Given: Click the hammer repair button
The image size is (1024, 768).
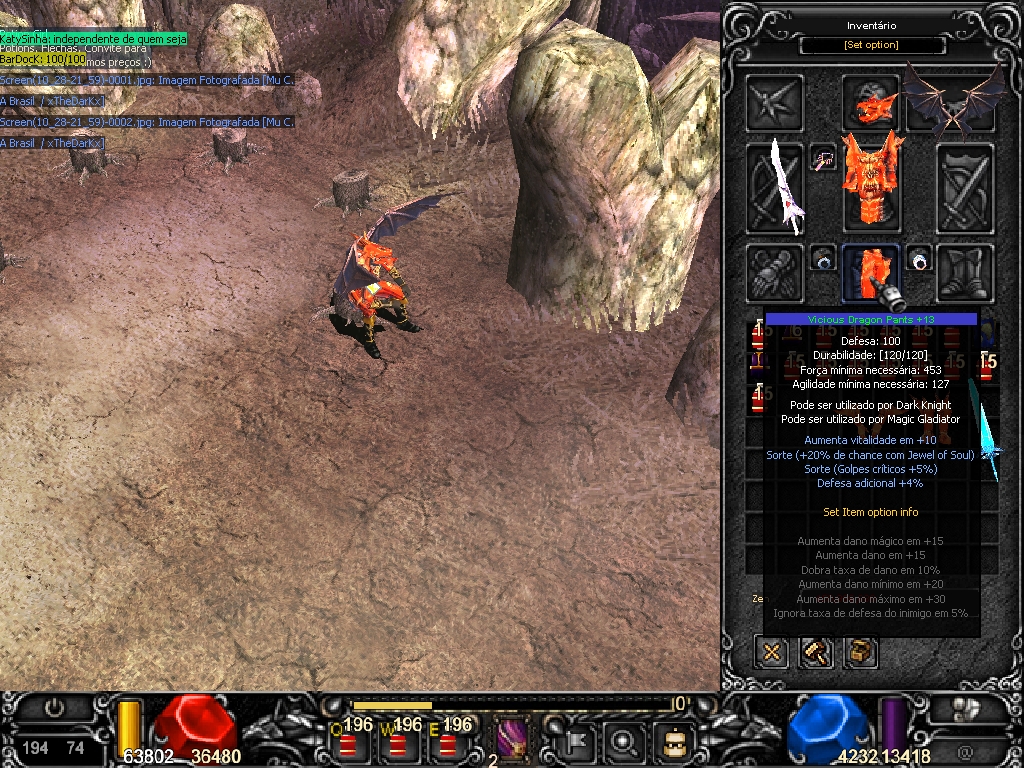Looking at the screenshot, I should coord(816,653).
